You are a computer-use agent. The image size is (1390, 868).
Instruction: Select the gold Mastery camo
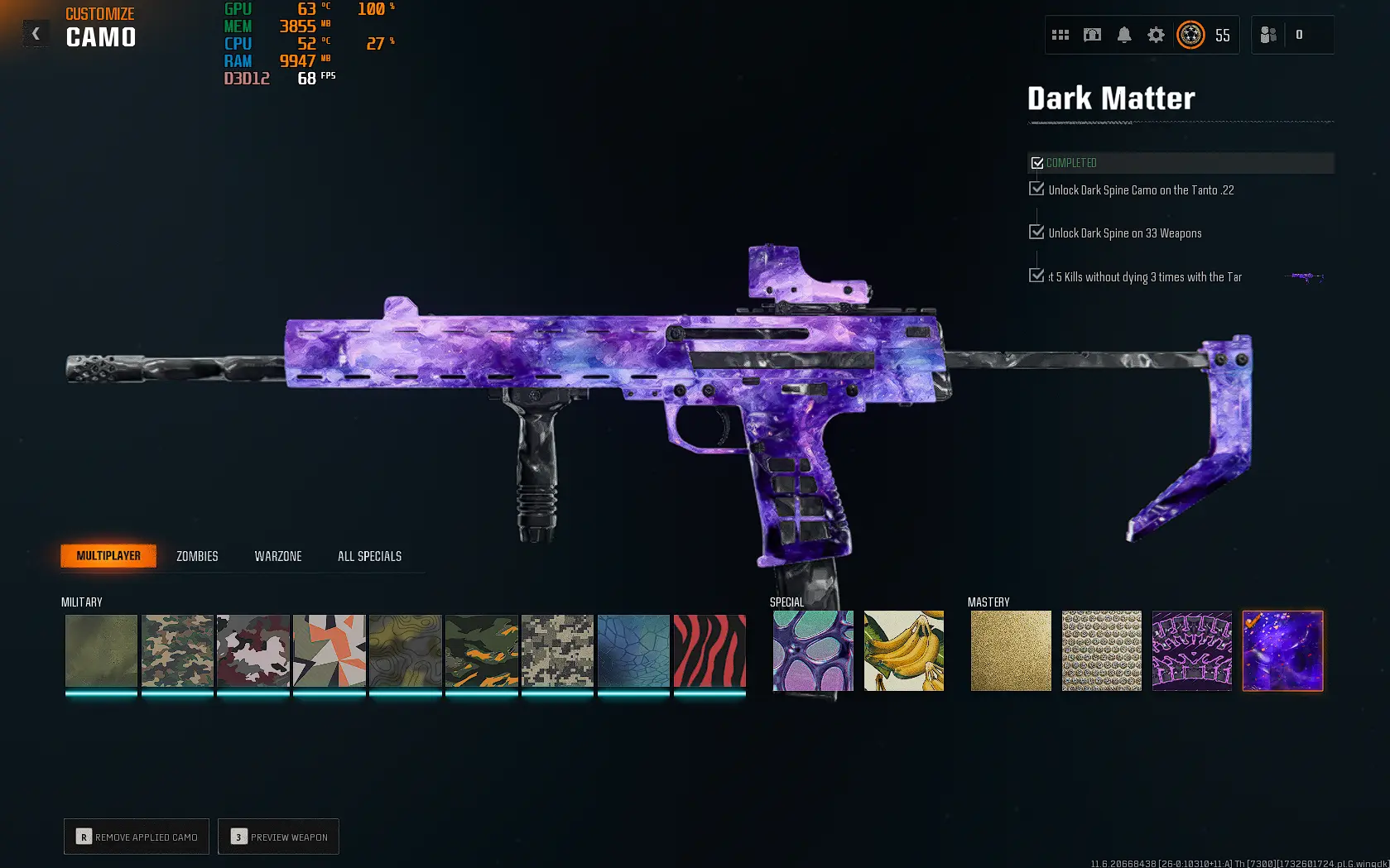[x=1011, y=650]
